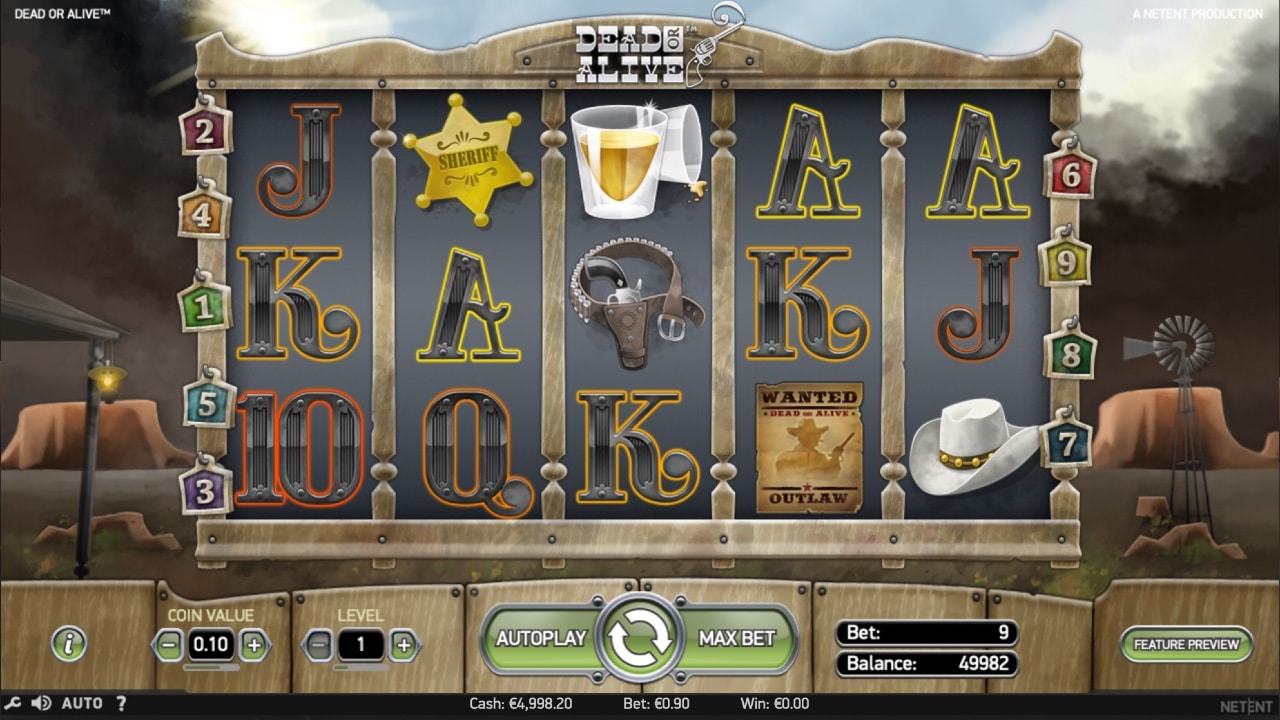
Task: Decrease the bet level with the minus stepper
Action: click(x=320, y=645)
